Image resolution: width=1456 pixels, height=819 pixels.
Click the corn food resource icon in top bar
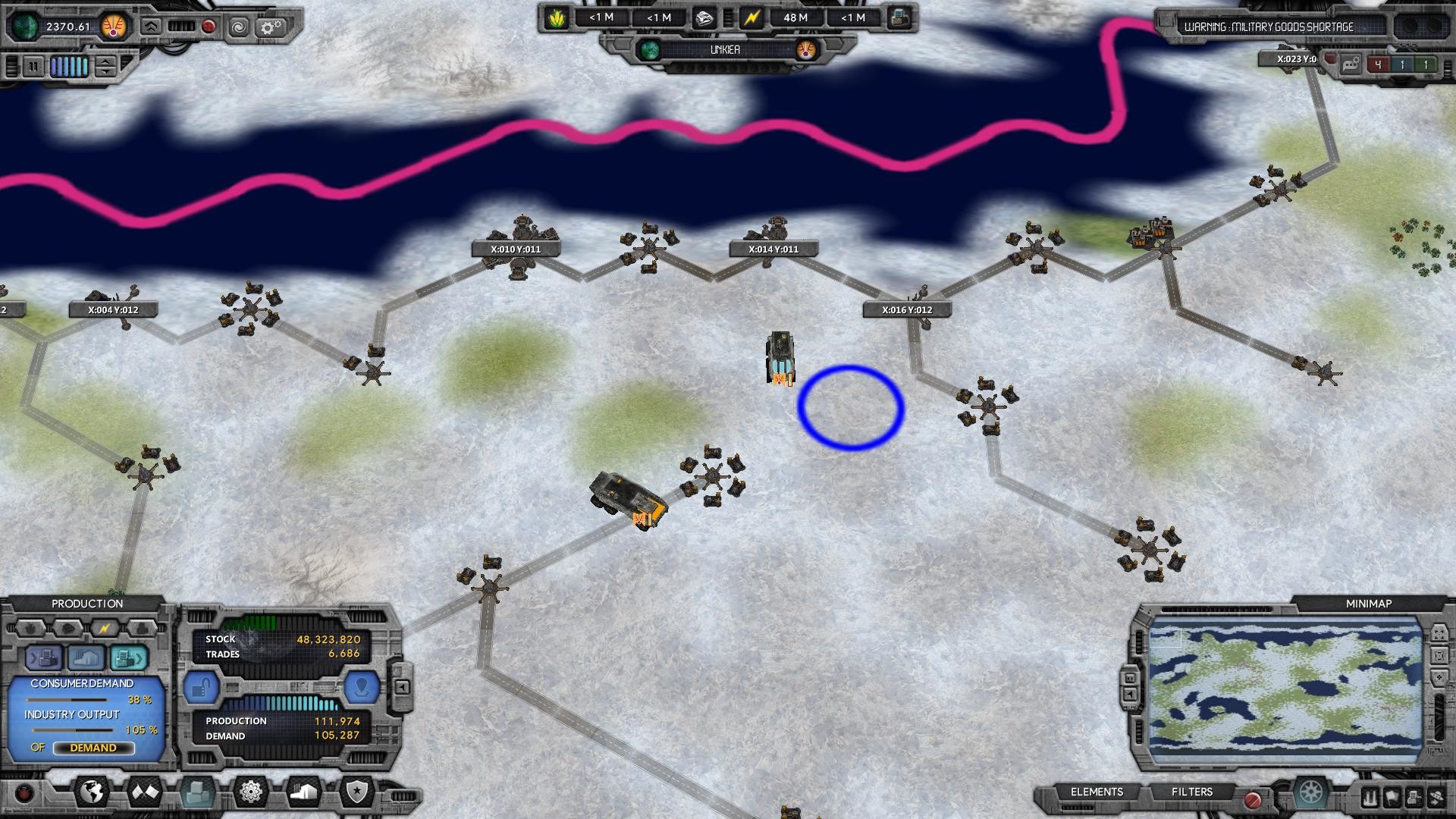(558, 17)
